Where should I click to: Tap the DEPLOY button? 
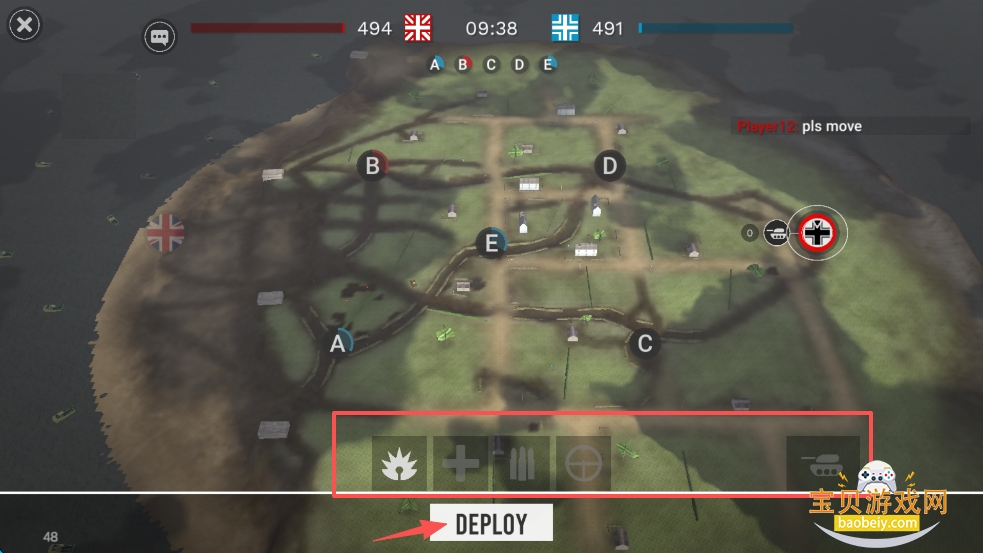(491, 523)
